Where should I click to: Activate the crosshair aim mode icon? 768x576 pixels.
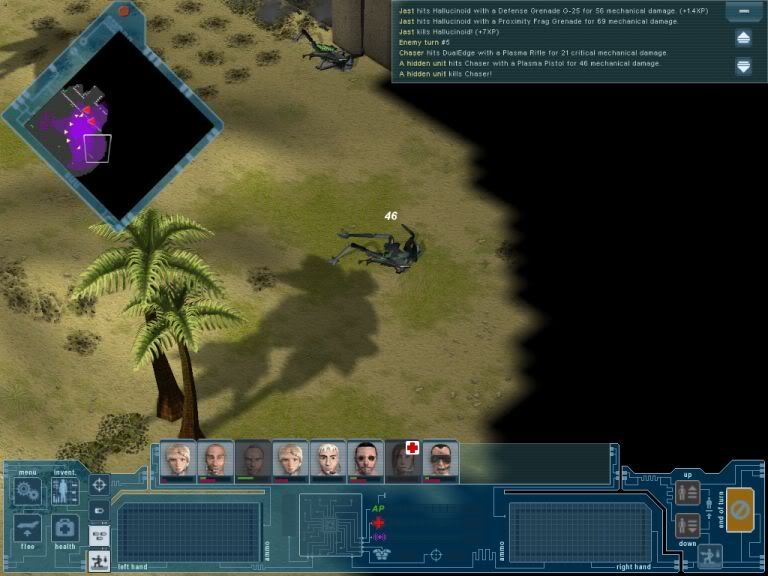coord(100,485)
